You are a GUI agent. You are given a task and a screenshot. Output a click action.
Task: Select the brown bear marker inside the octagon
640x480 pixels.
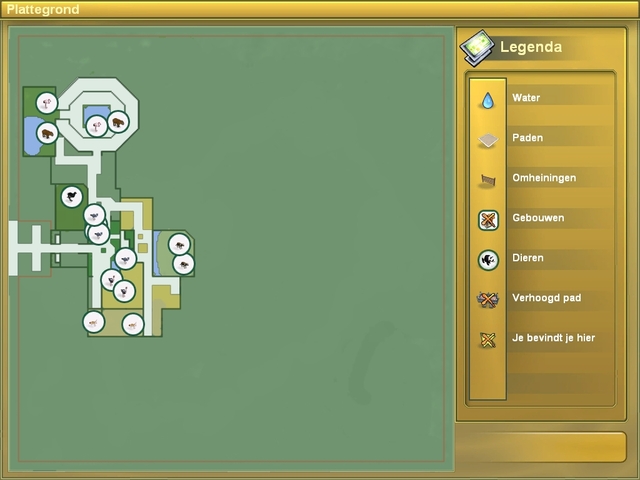pos(118,121)
